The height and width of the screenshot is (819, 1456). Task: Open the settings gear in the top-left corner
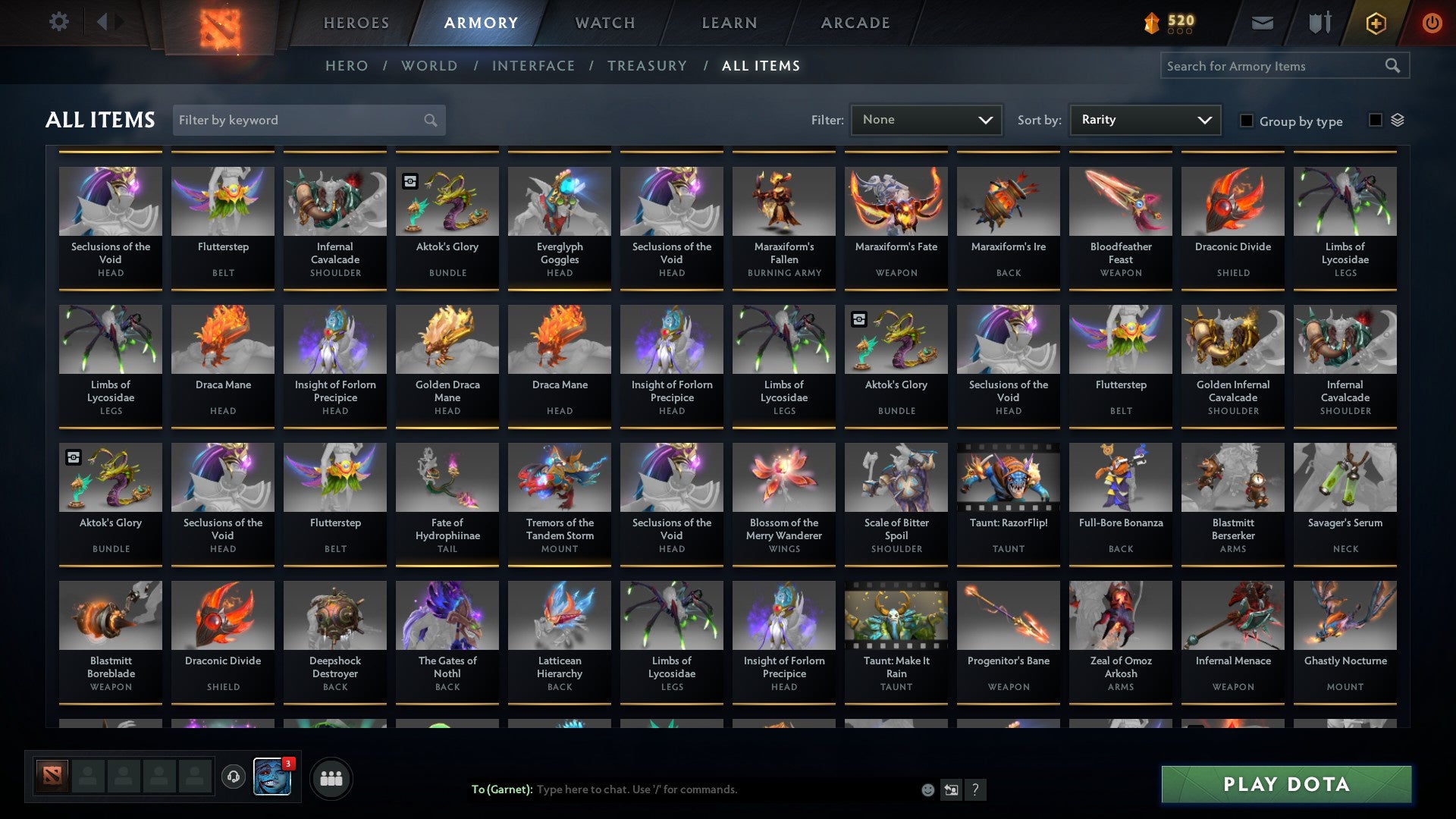pyautogui.click(x=58, y=22)
